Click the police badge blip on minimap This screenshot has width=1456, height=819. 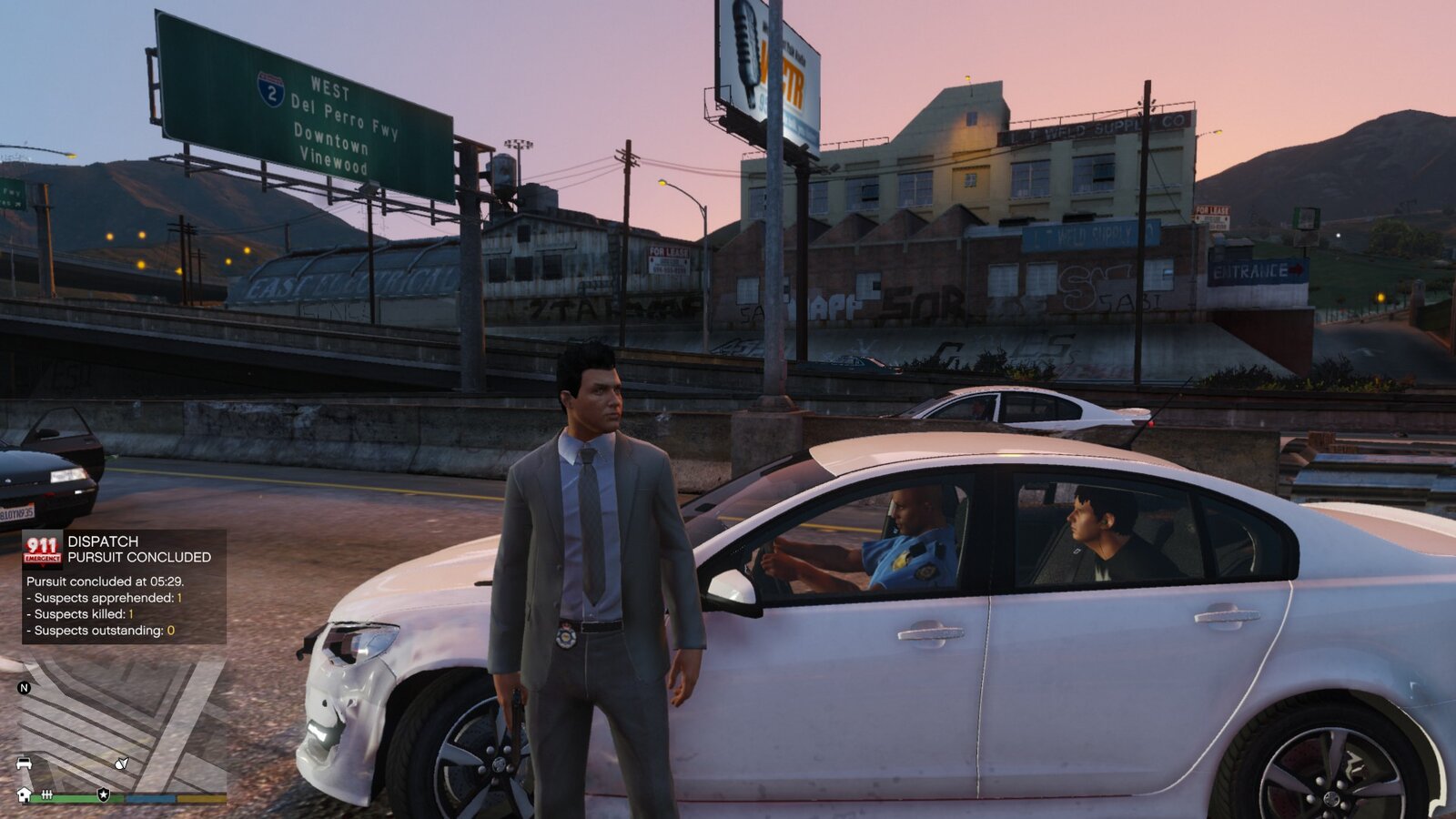tap(104, 794)
